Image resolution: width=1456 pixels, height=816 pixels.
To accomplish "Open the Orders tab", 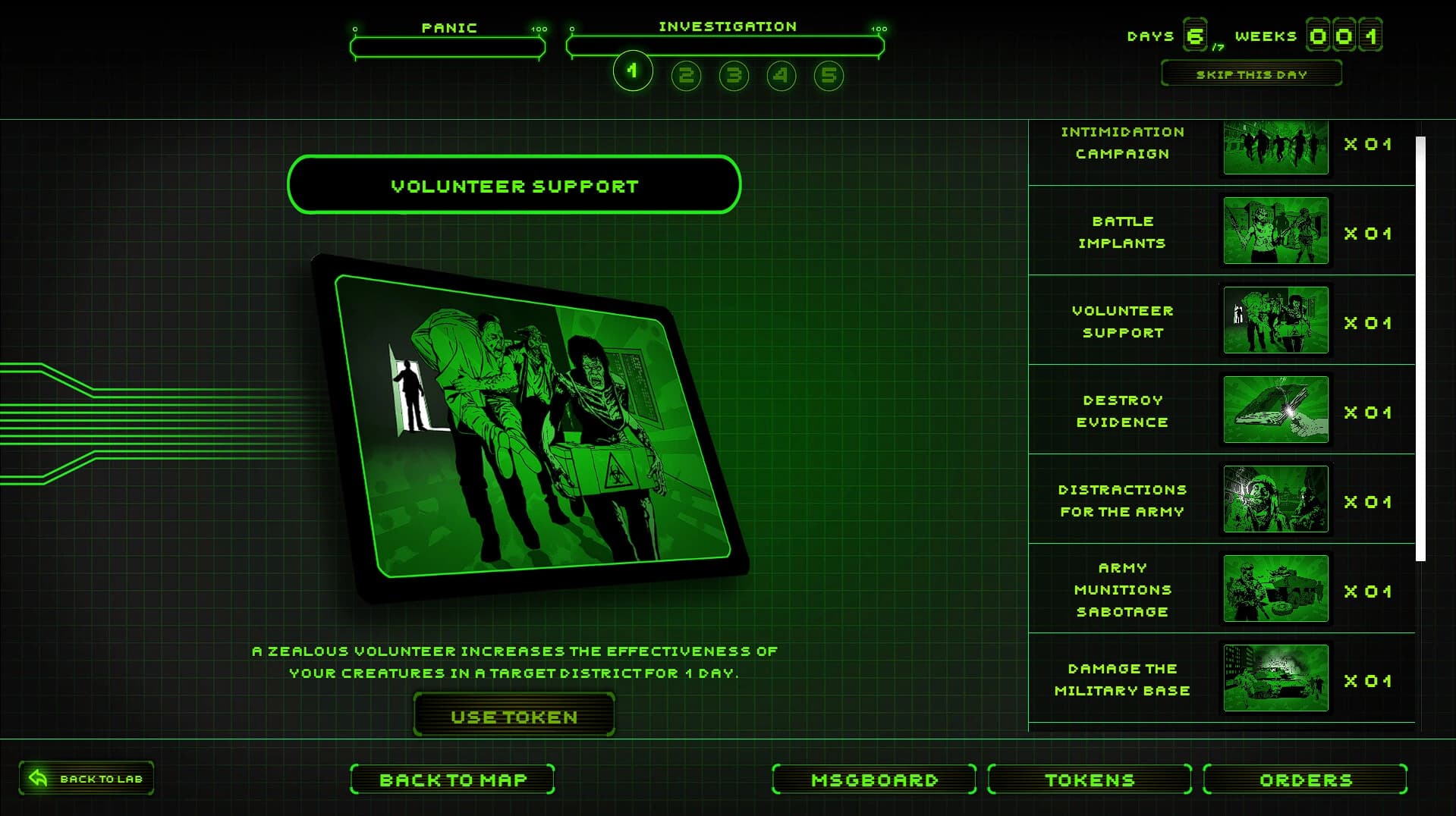I will coord(1304,779).
